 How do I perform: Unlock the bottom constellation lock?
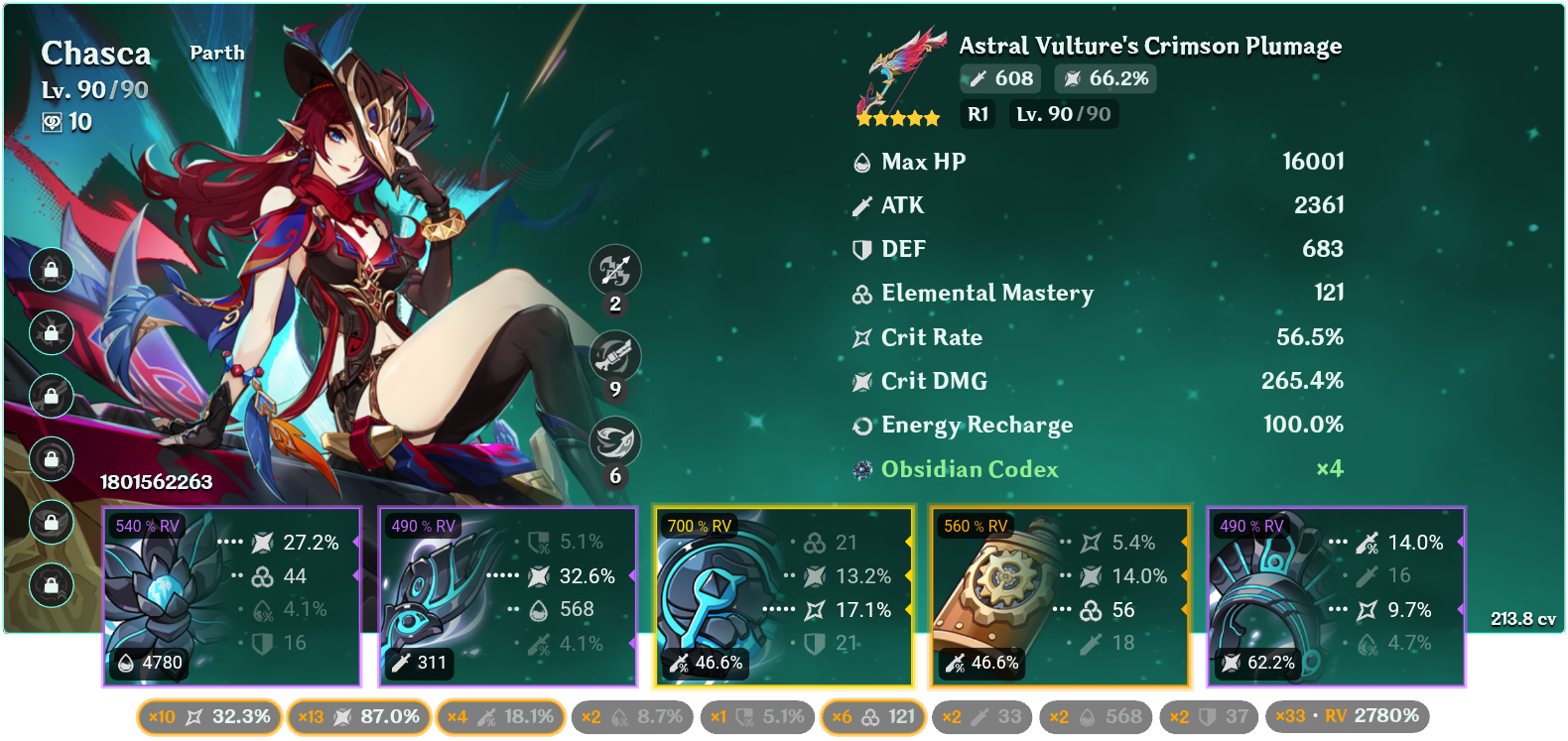tap(51, 583)
